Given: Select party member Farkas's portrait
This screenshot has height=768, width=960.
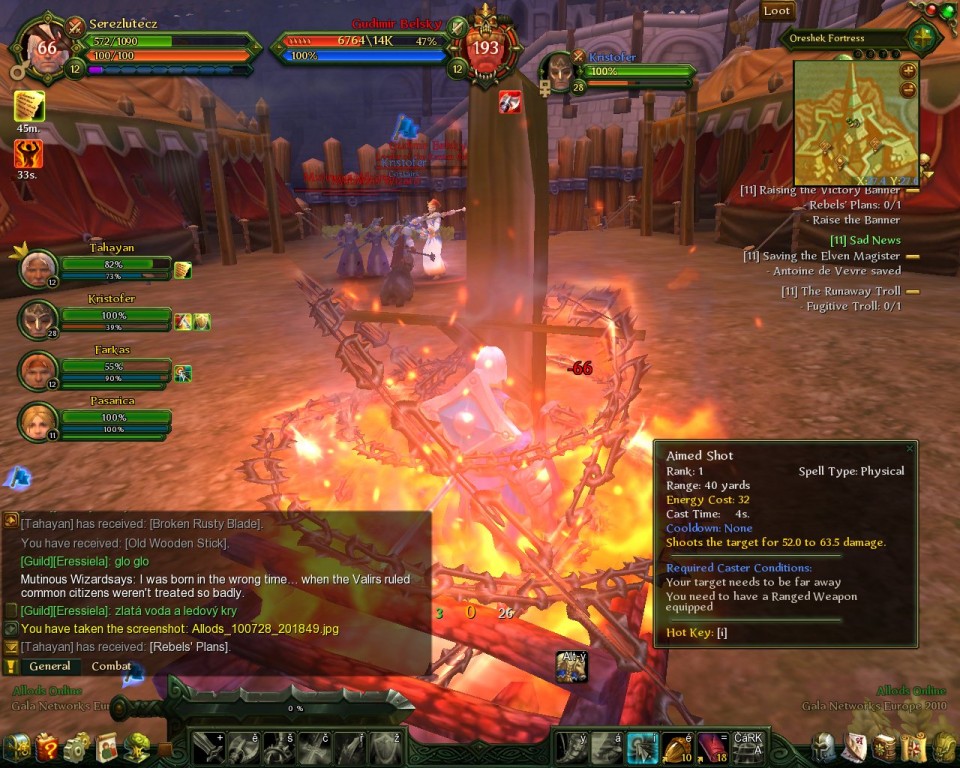Looking at the screenshot, I should point(38,371).
